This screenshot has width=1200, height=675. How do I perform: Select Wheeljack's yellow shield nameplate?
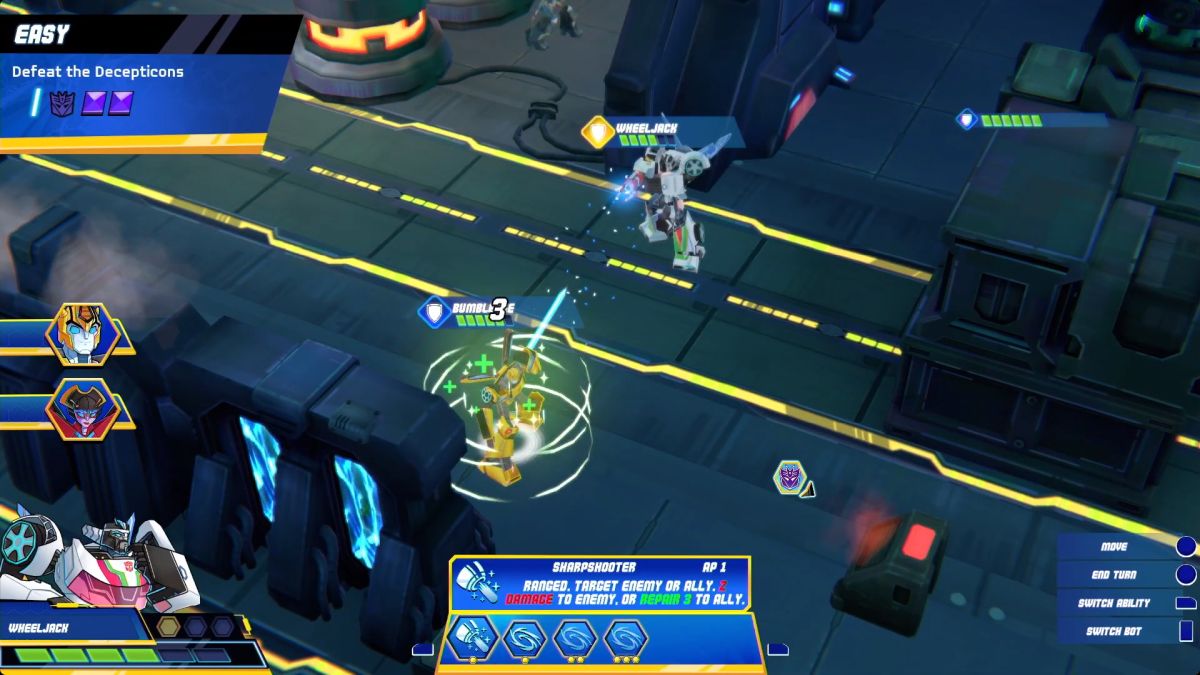598,132
